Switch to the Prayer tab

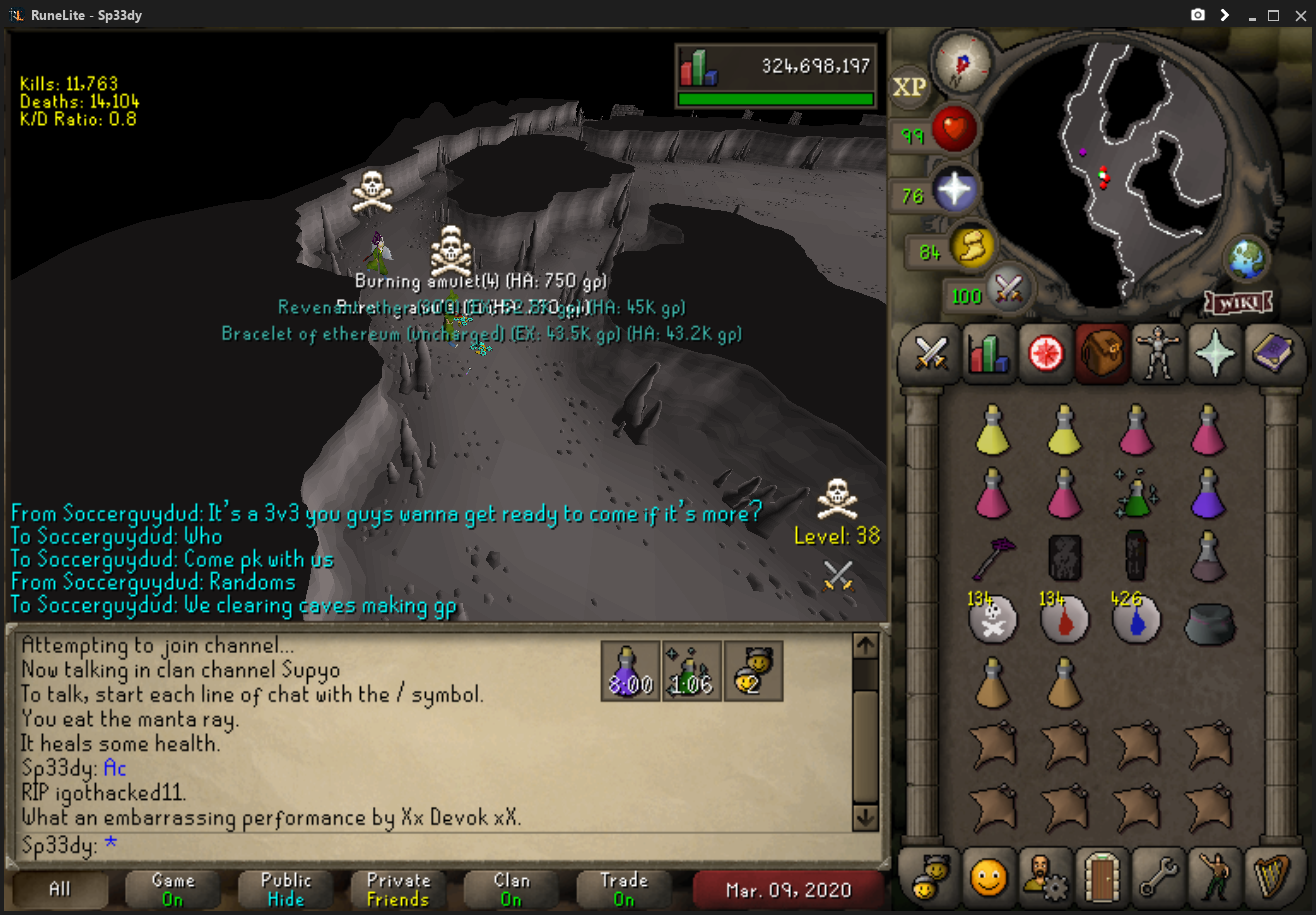pyautogui.click(x=1214, y=354)
